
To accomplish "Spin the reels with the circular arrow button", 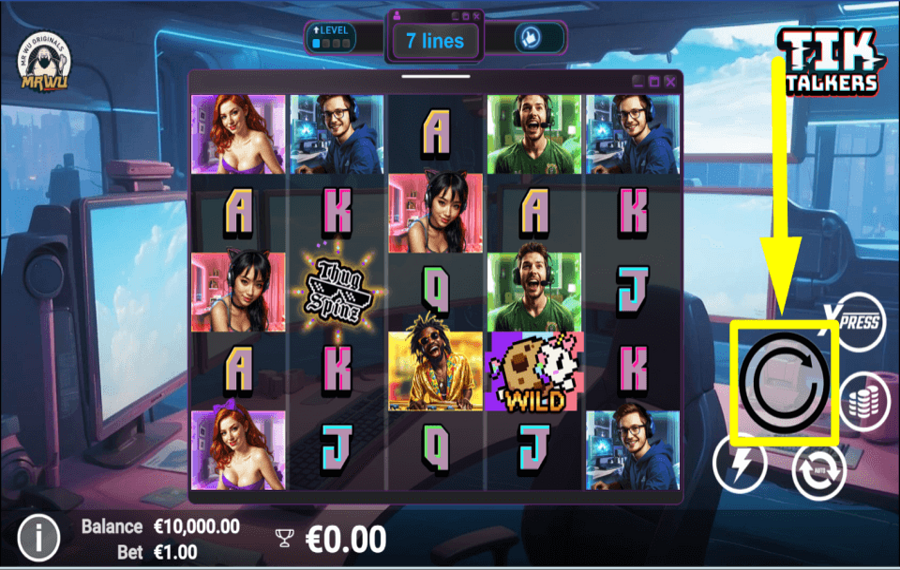I will click(784, 383).
